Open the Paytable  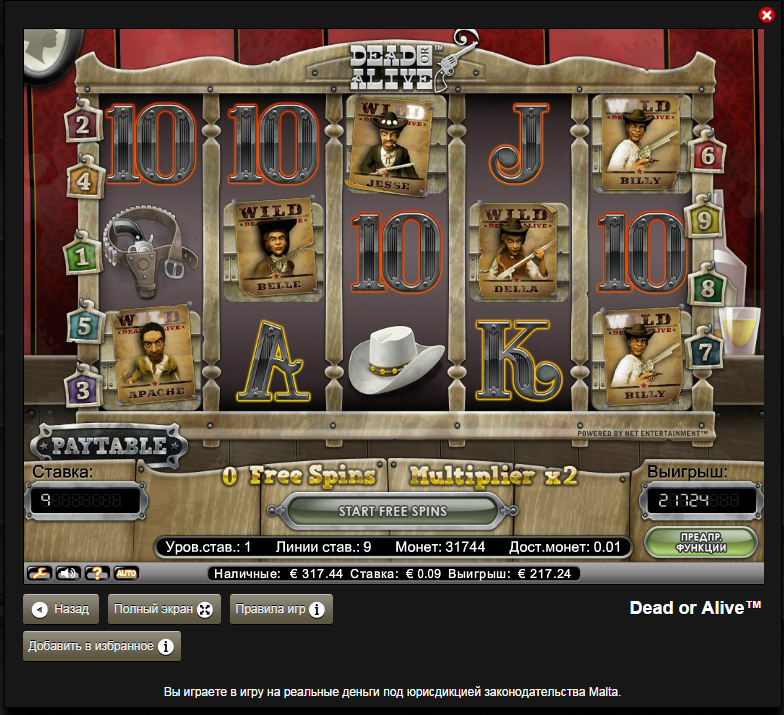tap(109, 443)
